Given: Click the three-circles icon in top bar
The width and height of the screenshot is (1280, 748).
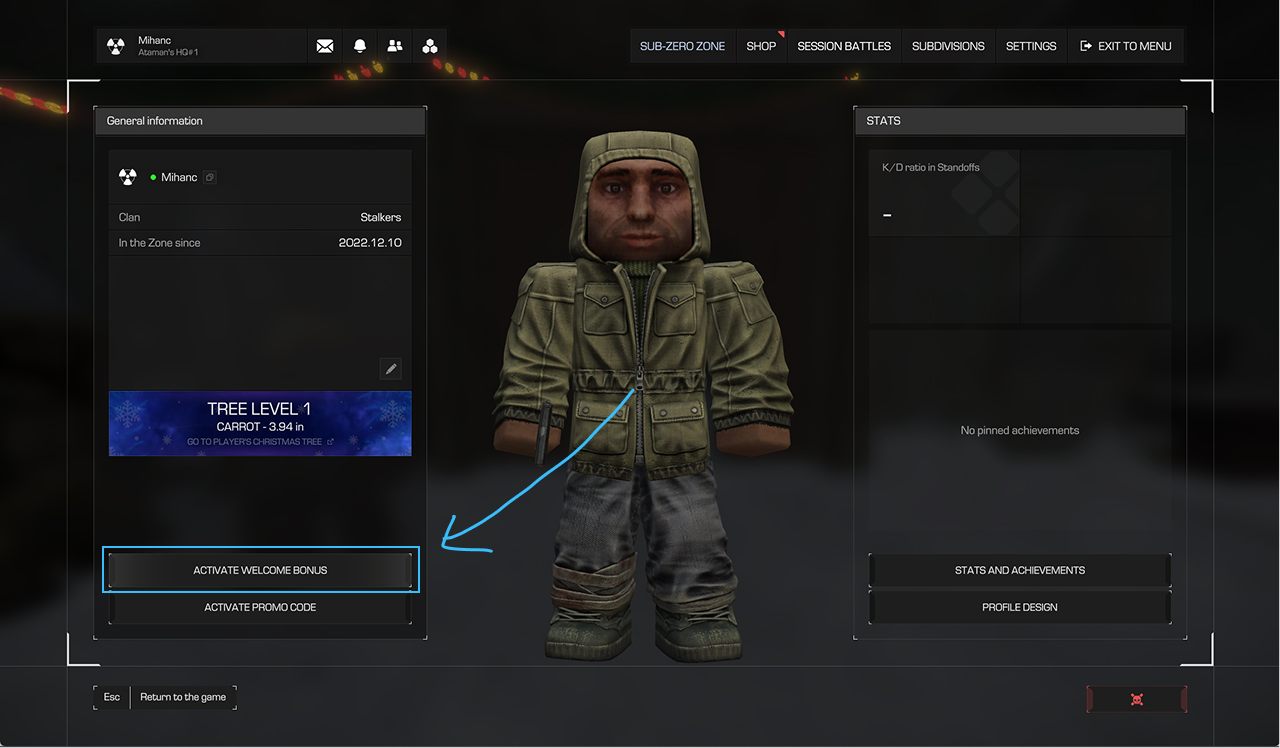Looking at the screenshot, I should tap(430, 46).
